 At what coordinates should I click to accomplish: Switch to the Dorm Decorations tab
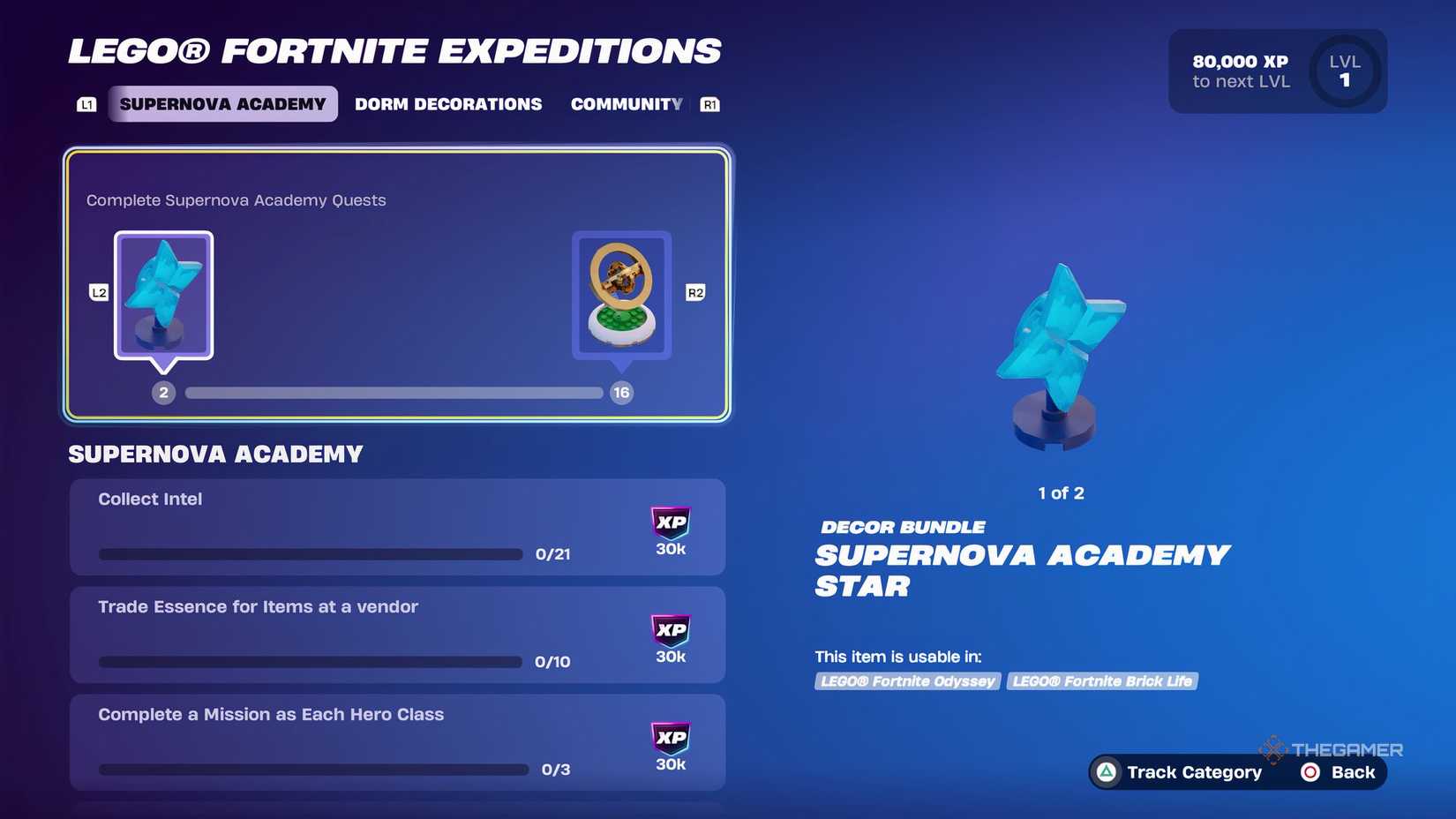click(x=448, y=103)
